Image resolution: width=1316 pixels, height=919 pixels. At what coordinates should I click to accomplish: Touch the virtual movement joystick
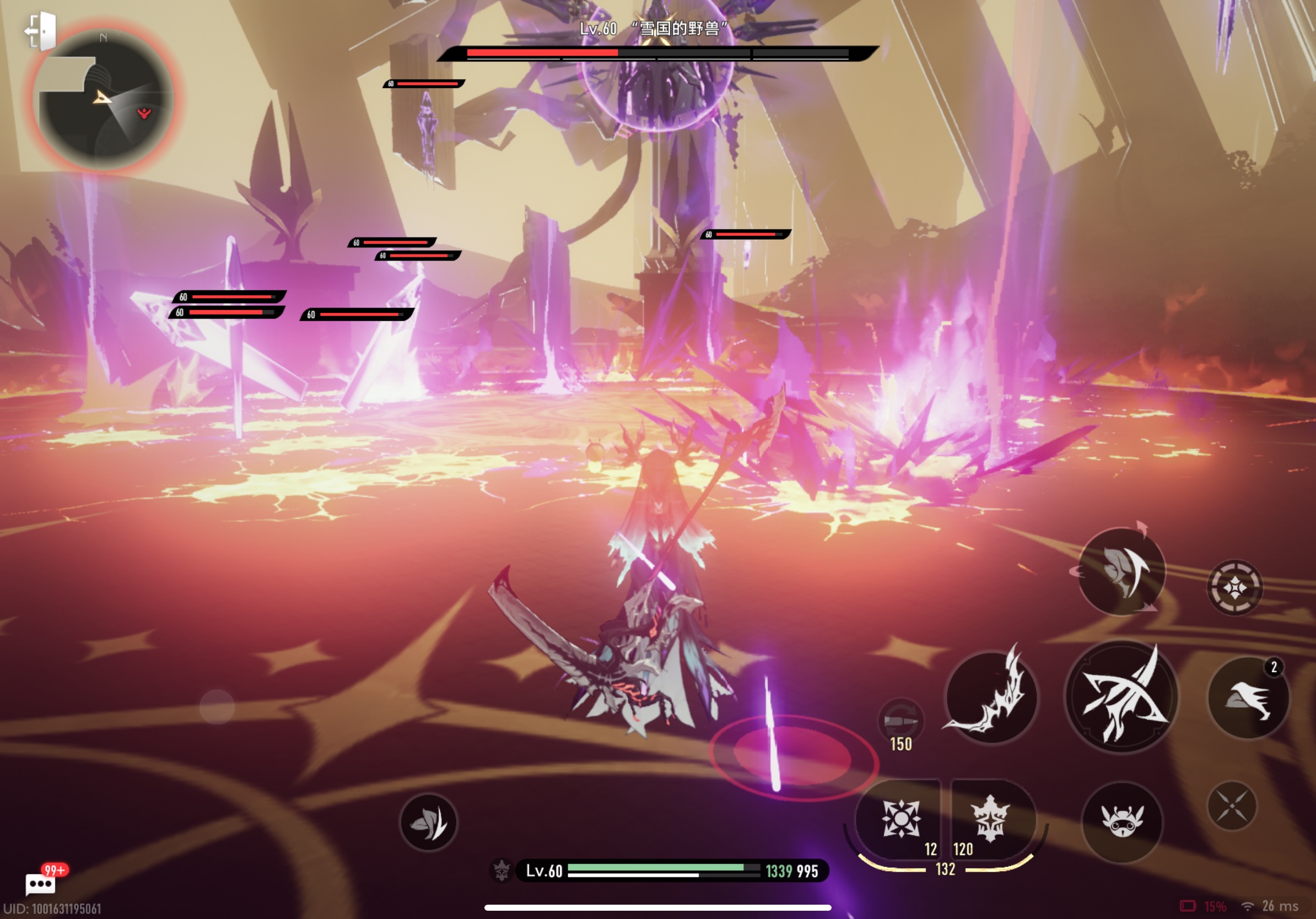pos(217,707)
